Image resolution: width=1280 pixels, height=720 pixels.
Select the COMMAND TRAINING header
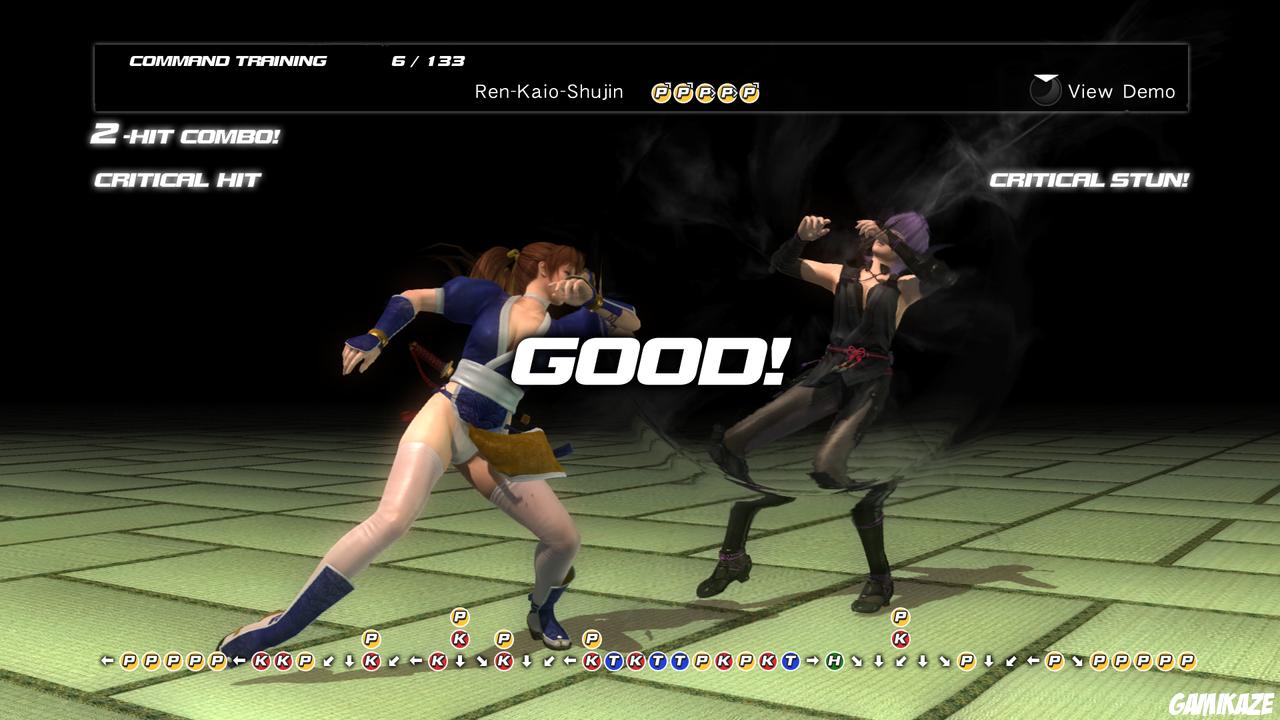228,60
